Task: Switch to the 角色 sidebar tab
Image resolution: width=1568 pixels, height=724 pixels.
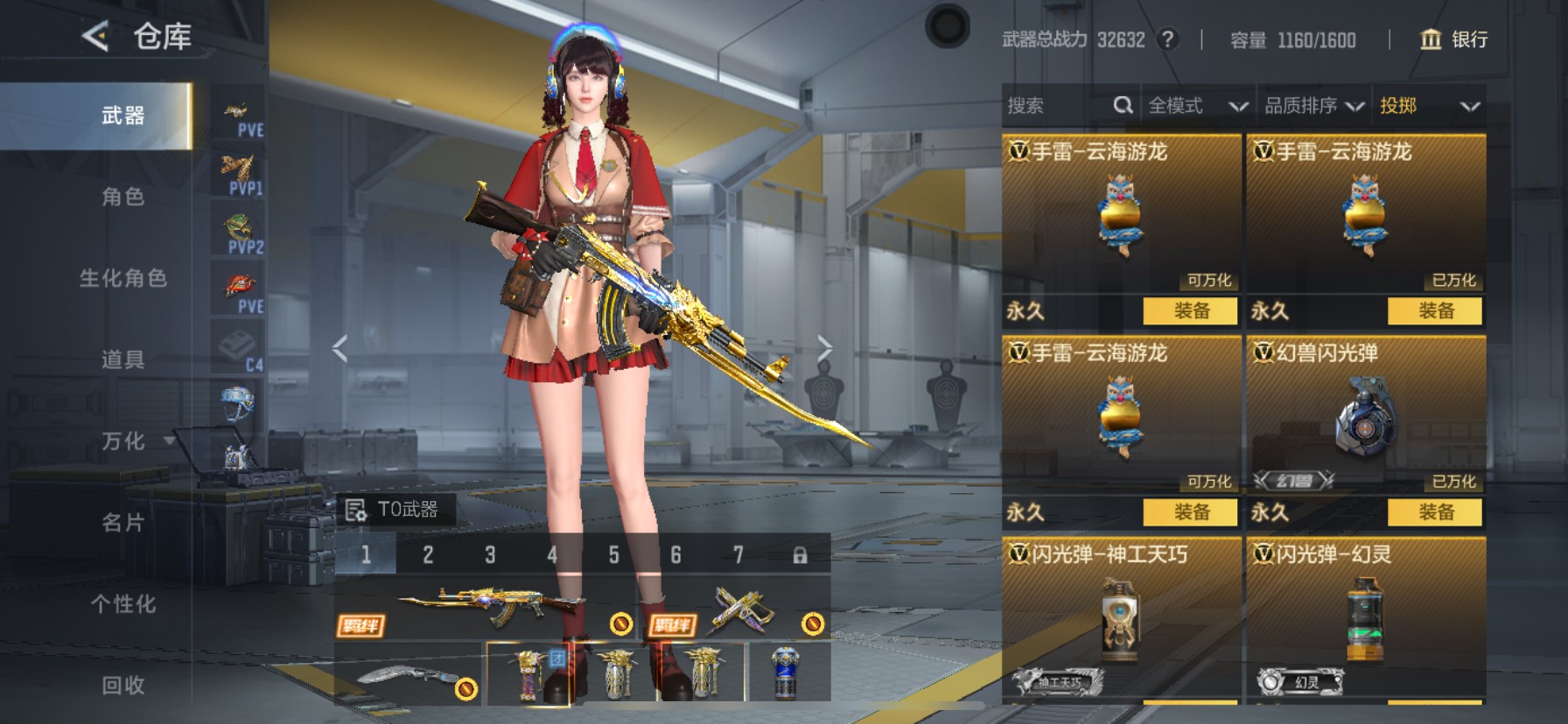Action: pyautogui.click(x=121, y=198)
